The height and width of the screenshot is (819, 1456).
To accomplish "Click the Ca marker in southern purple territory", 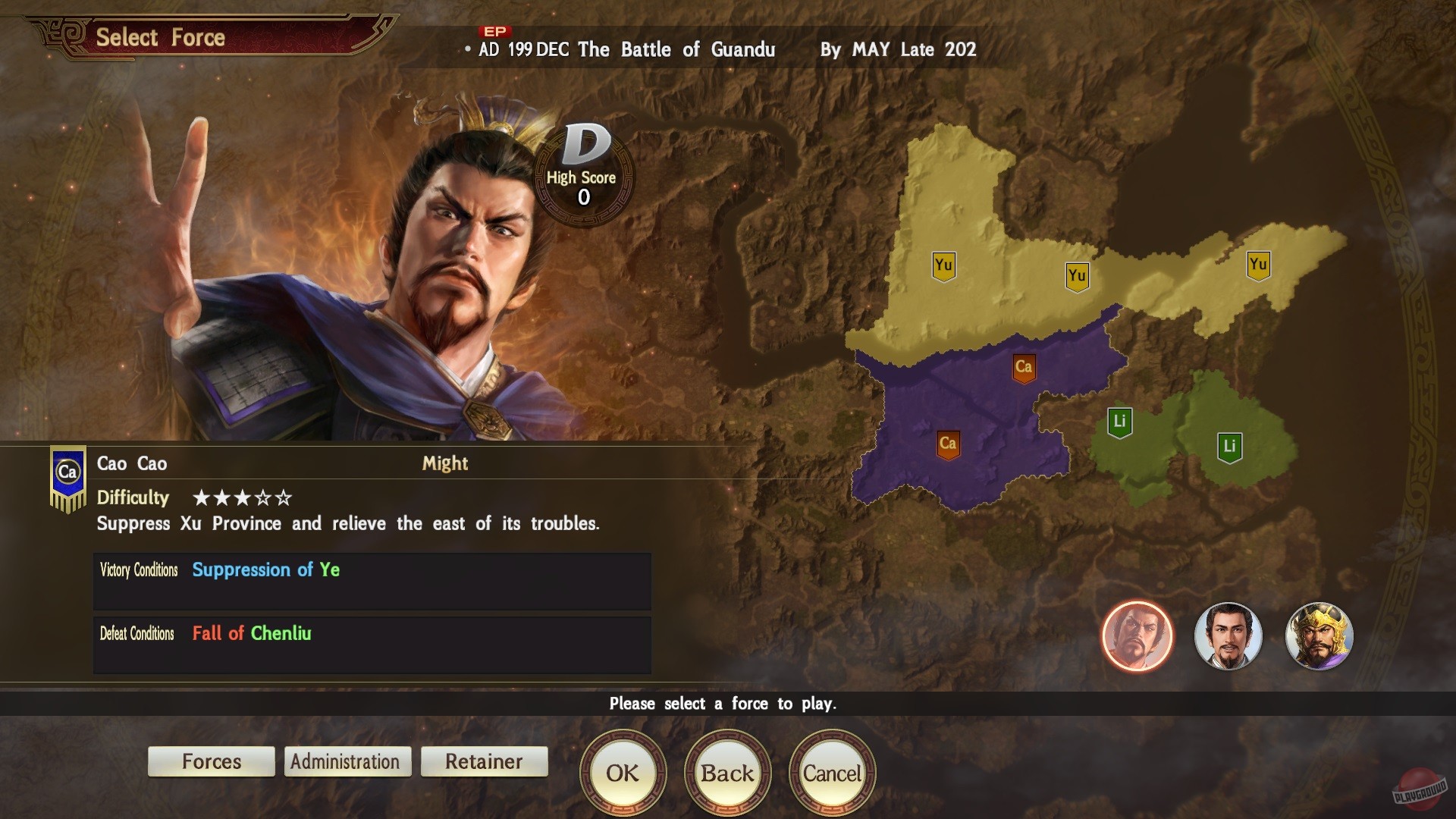I will point(949,442).
